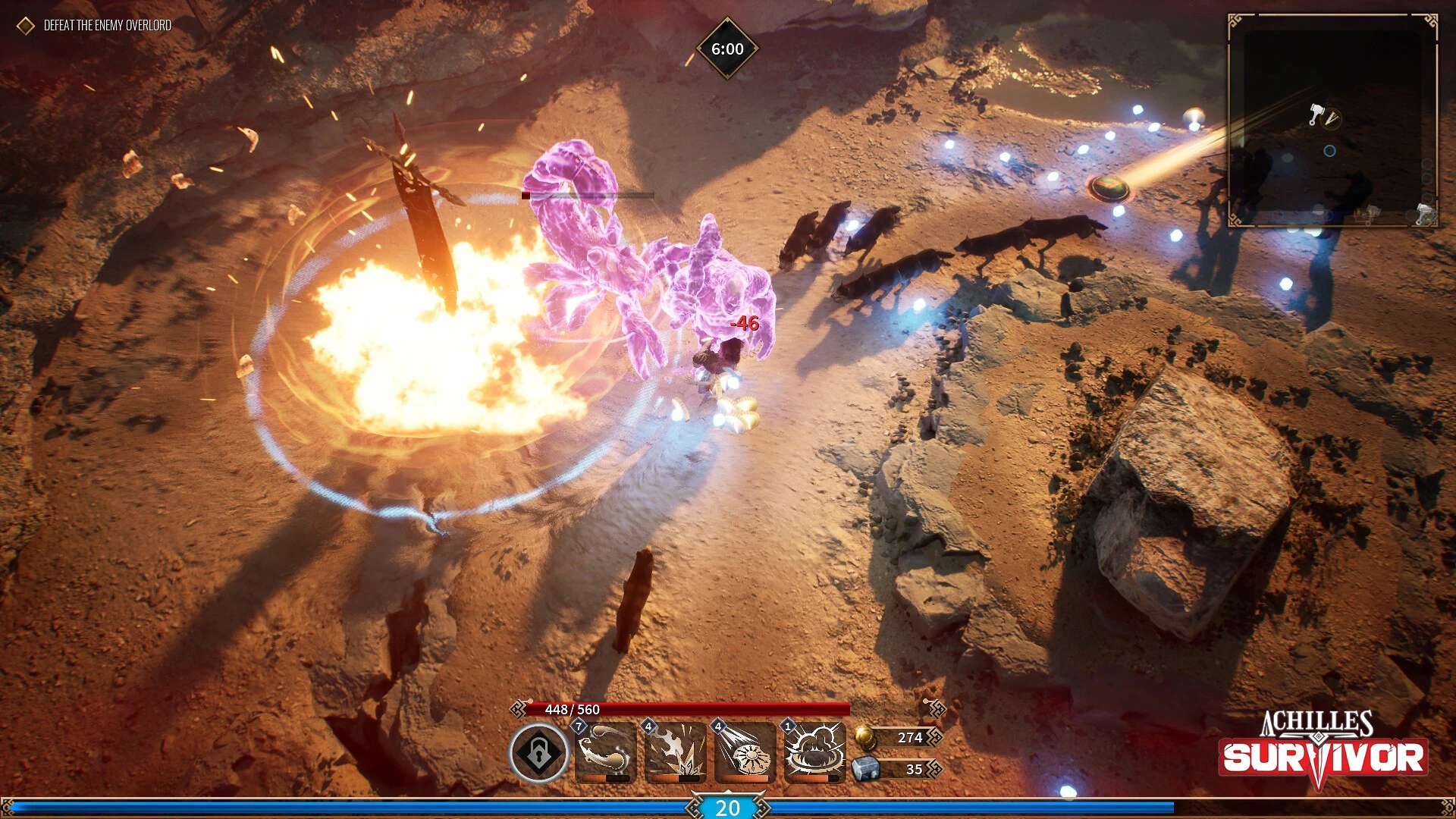Click the silver ore resource icon
This screenshot has width=1456, height=819.
(x=865, y=769)
